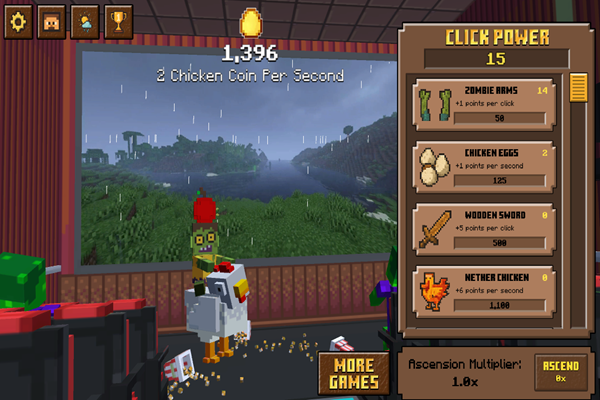This screenshot has width=600, height=400.
Task: Open the trophy achievements panel
Action: pyautogui.click(x=118, y=23)
